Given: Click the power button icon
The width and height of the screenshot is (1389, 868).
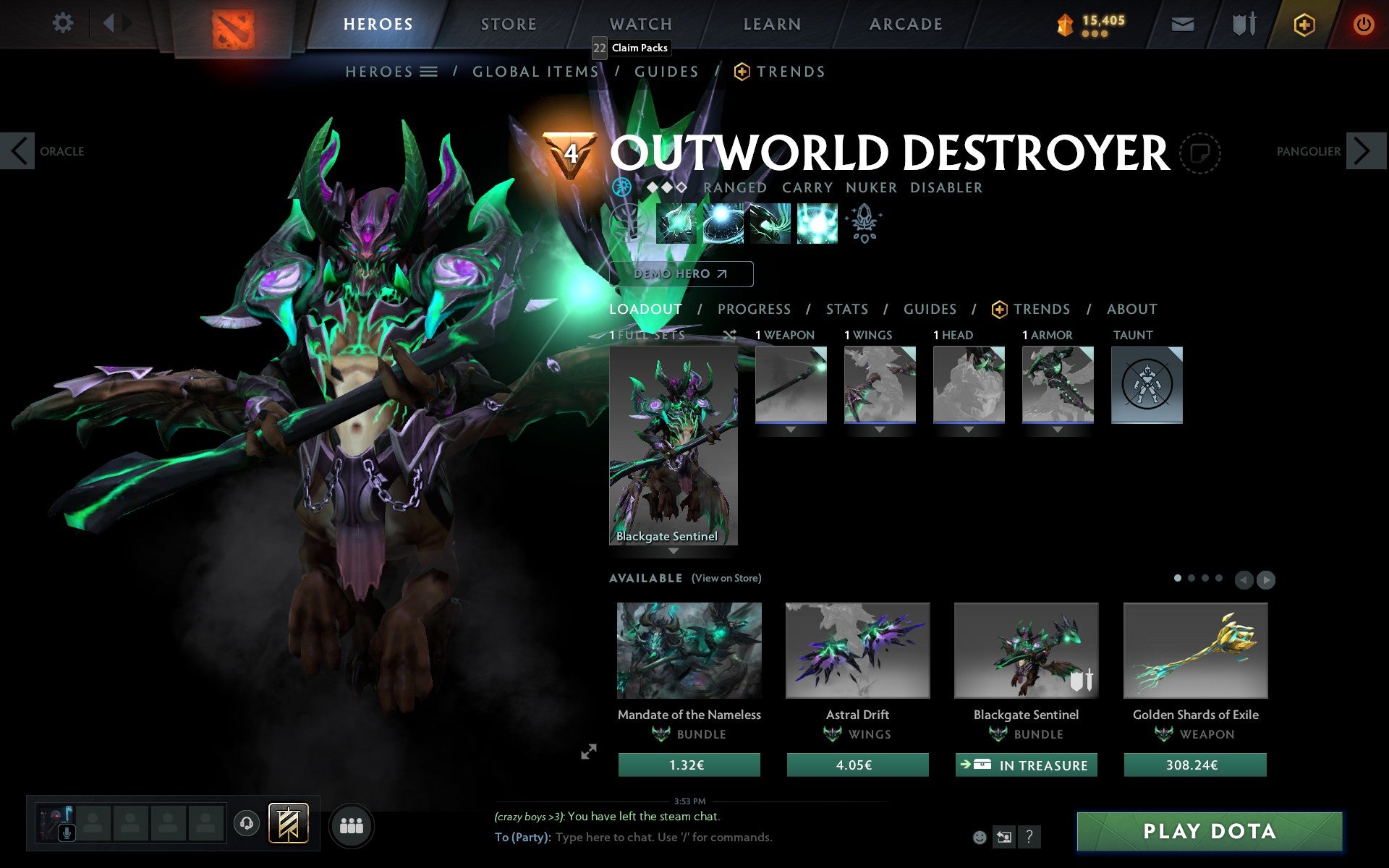Looking at the screenshot, I should point(1363,22).
